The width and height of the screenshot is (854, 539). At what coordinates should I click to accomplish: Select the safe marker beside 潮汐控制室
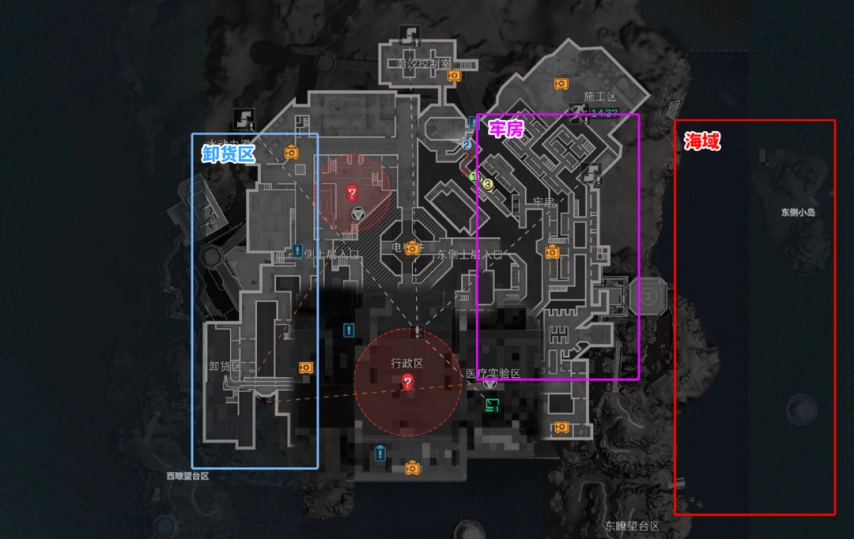click(x=453, y=75)
